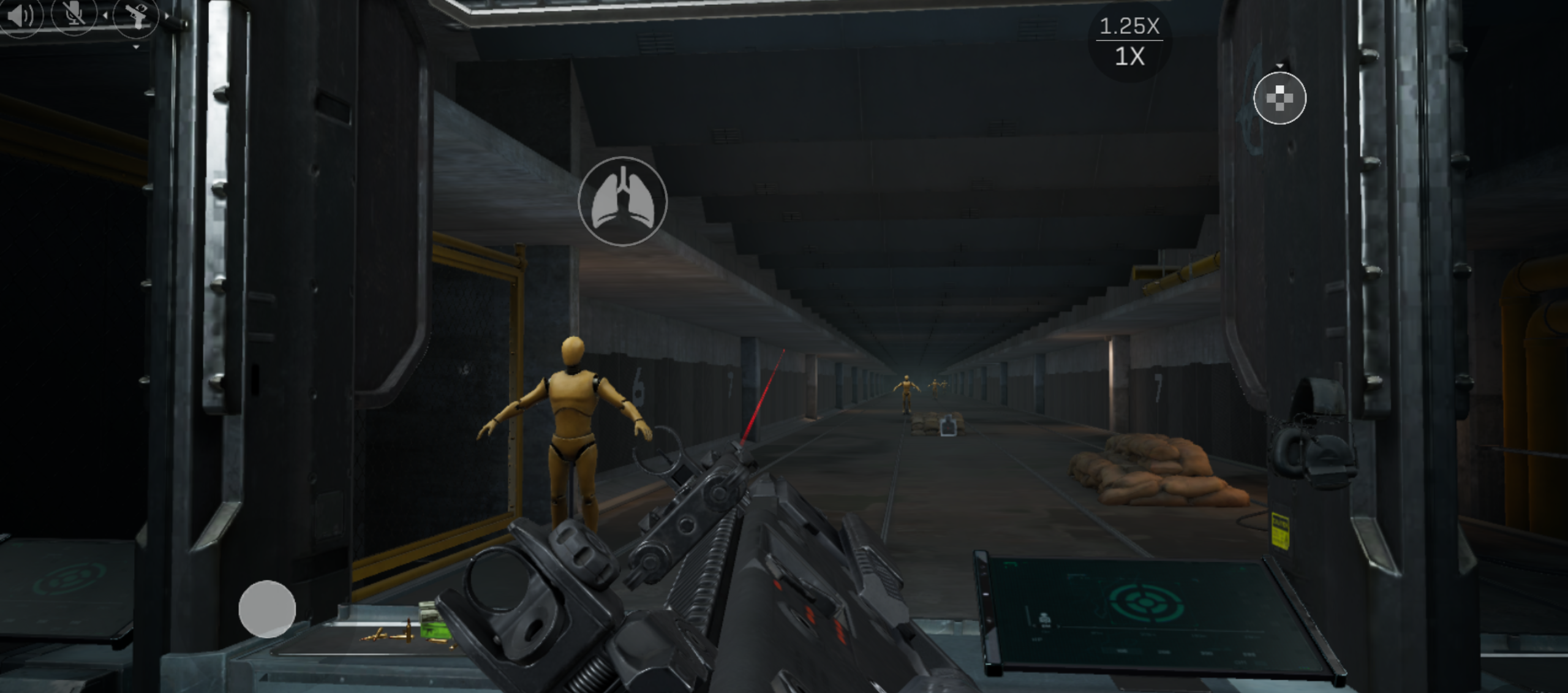Open the target display on the left-side panel
Image resolution: width=1568 pixels, height=693 pixels.
[x=70, y=580]
